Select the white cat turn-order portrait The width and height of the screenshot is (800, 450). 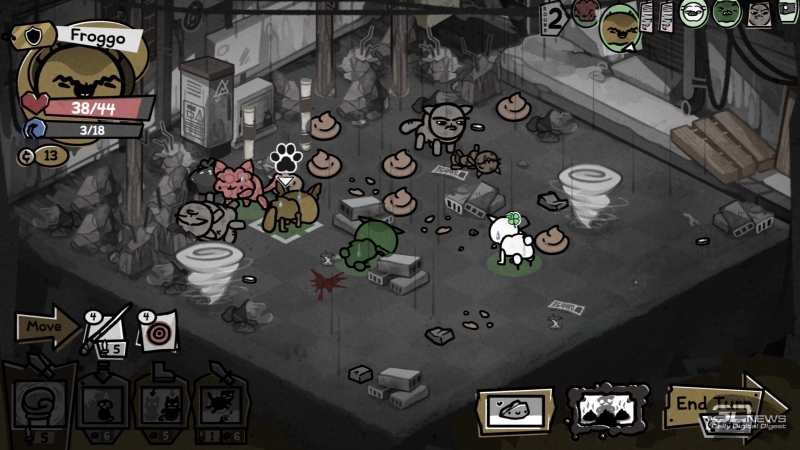(693, 13)
